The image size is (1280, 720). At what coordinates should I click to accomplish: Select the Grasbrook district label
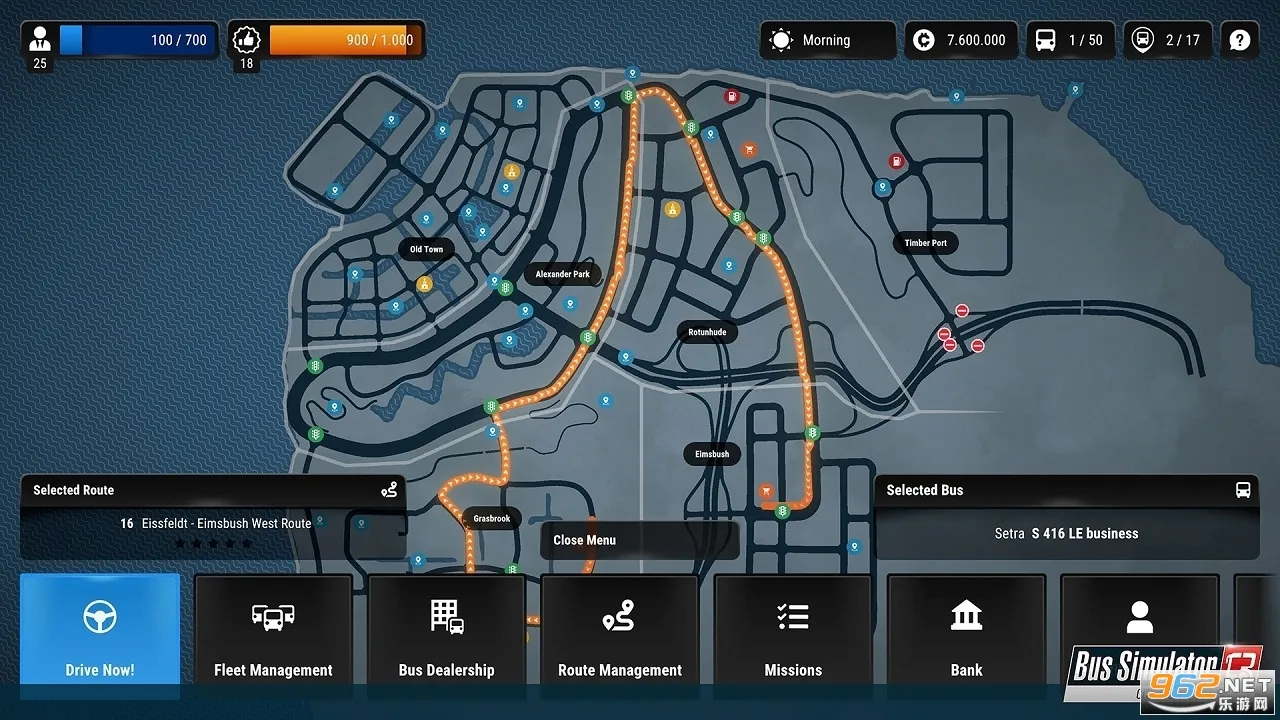(492, 519)
